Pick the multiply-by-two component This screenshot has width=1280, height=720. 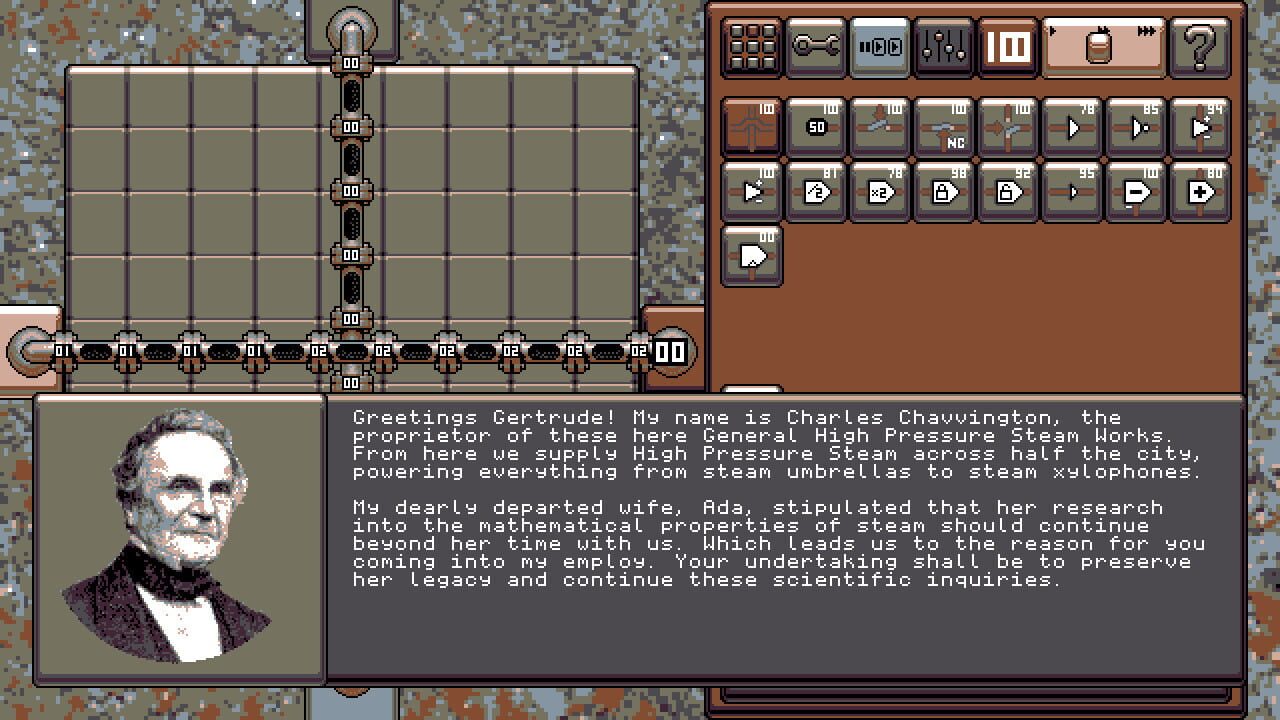coord(878,192)
